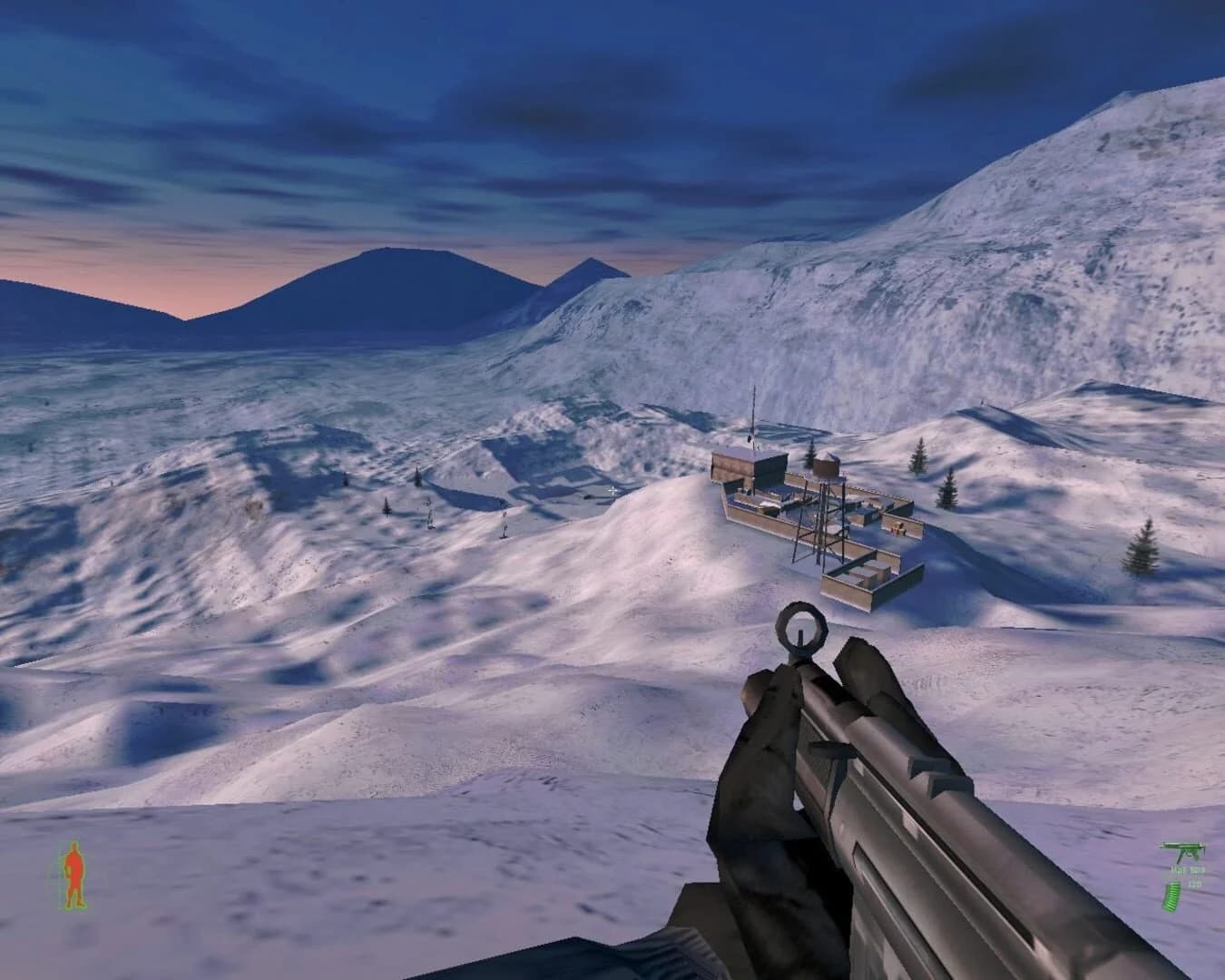Click the water tower in the compound
This screenshot has width=1225, height=980.
pos(825,465)
